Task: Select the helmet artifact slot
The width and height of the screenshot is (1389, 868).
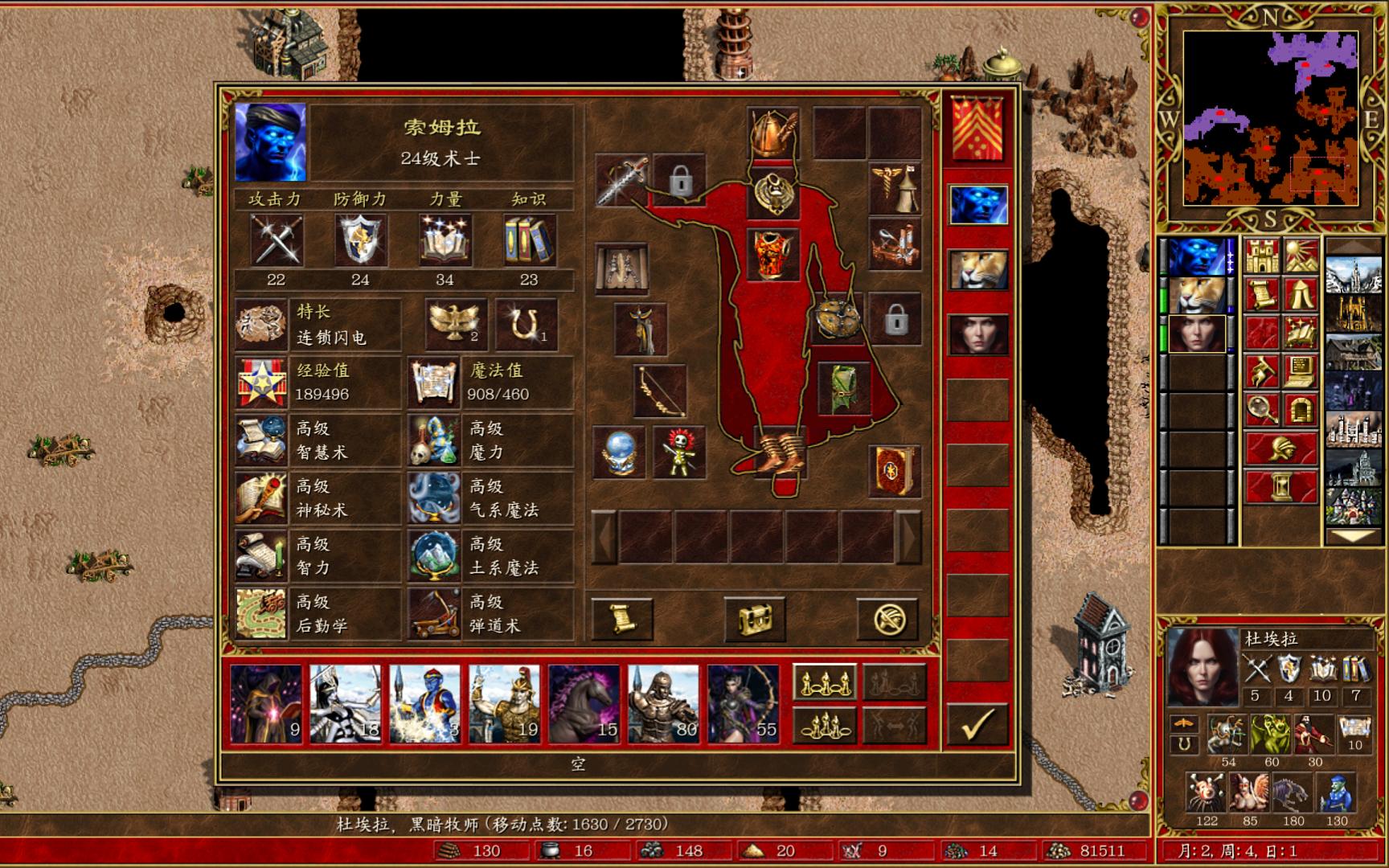Action: tap(772, 133)
